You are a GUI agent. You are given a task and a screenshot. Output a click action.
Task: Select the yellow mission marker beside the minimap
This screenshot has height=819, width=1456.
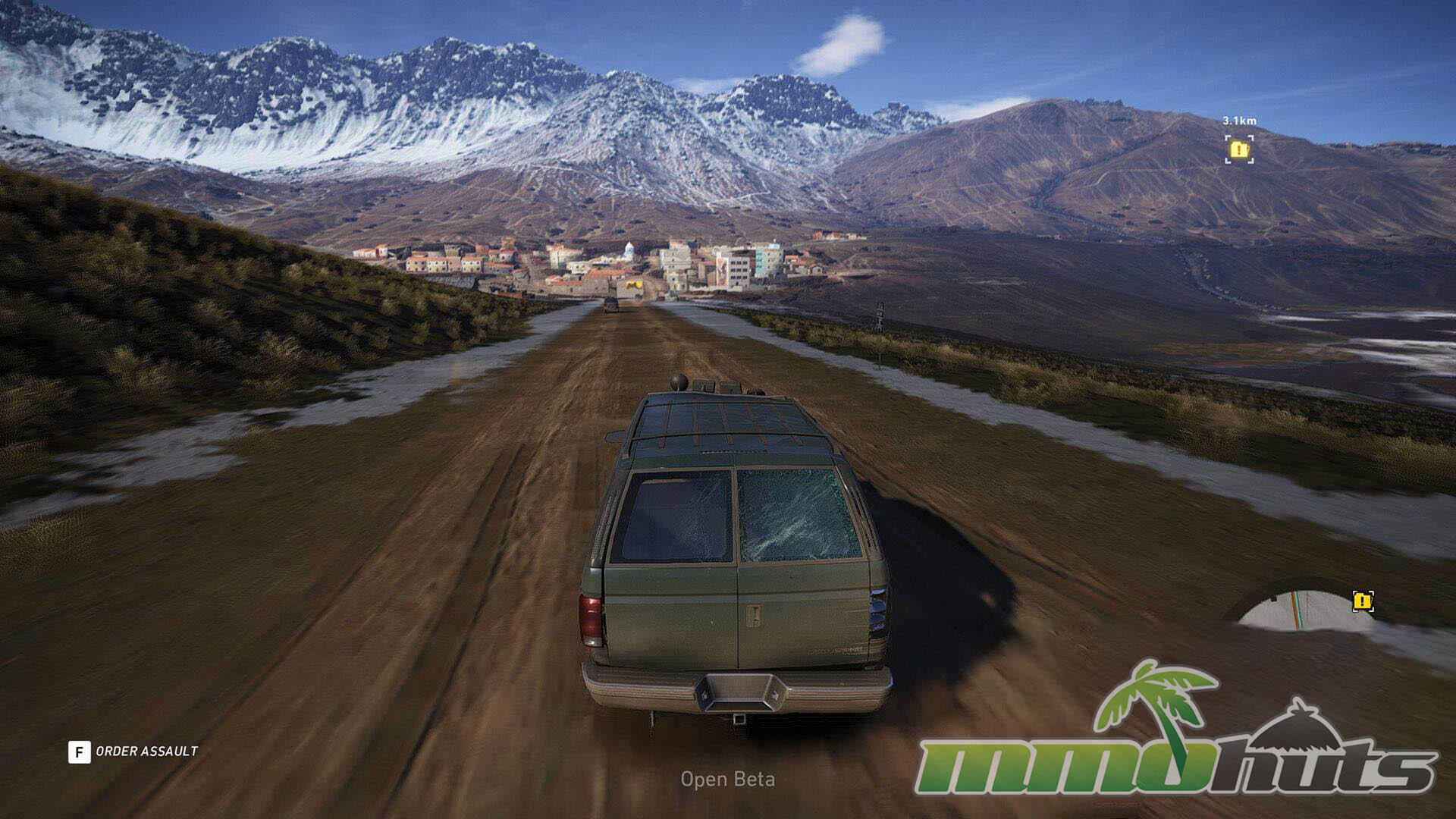coord(1363,602)
